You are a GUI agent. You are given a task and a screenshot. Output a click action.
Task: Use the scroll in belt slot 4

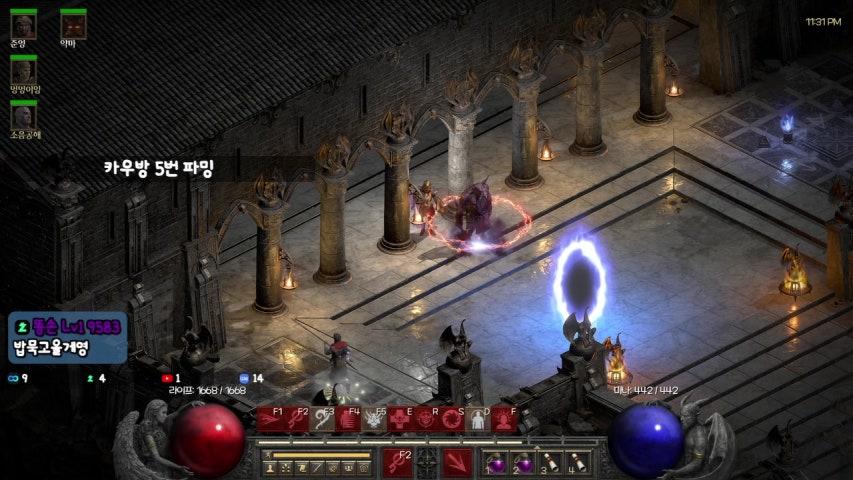(576, 463)
